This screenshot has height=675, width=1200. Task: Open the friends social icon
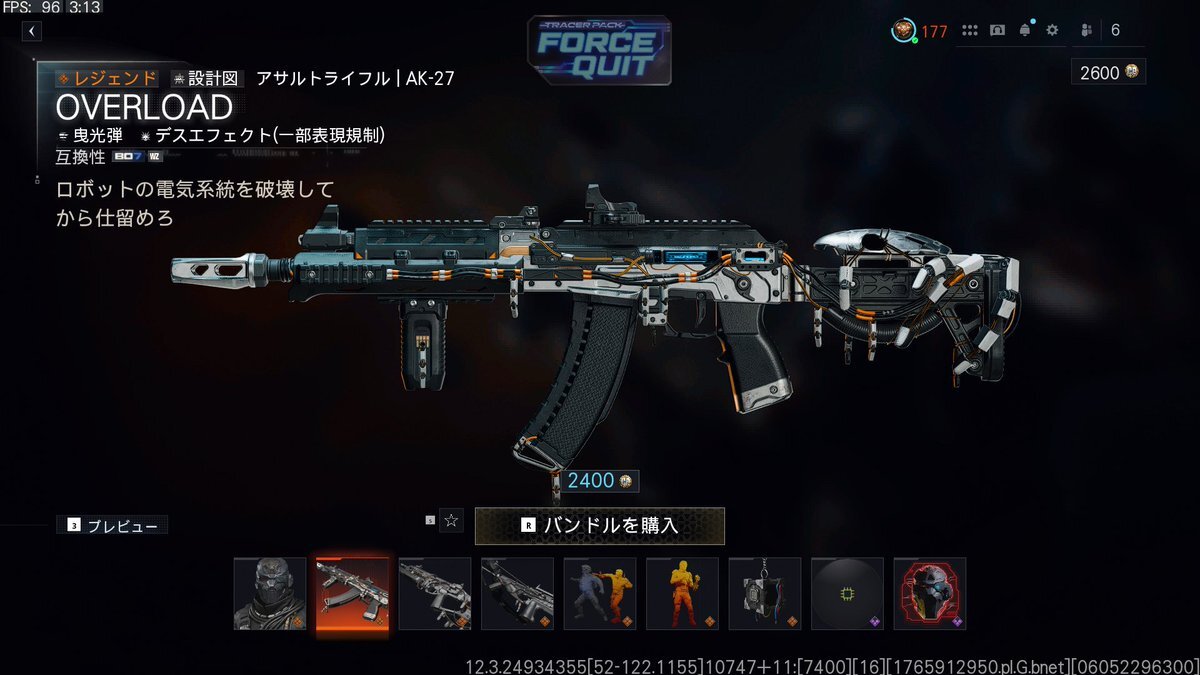(1087, 31)
